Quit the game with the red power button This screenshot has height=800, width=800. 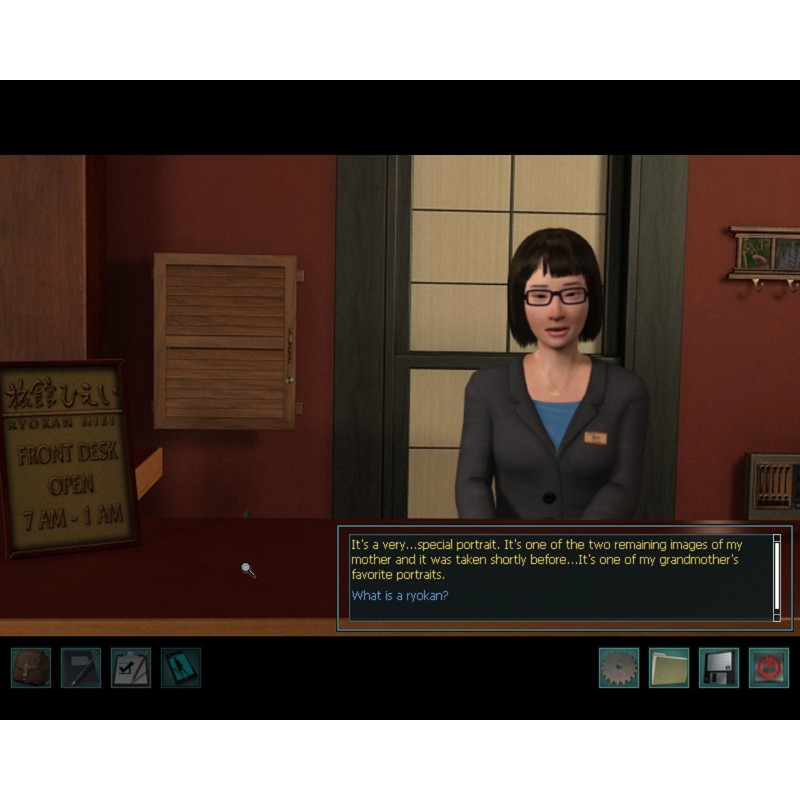click(x=769, y=667)
